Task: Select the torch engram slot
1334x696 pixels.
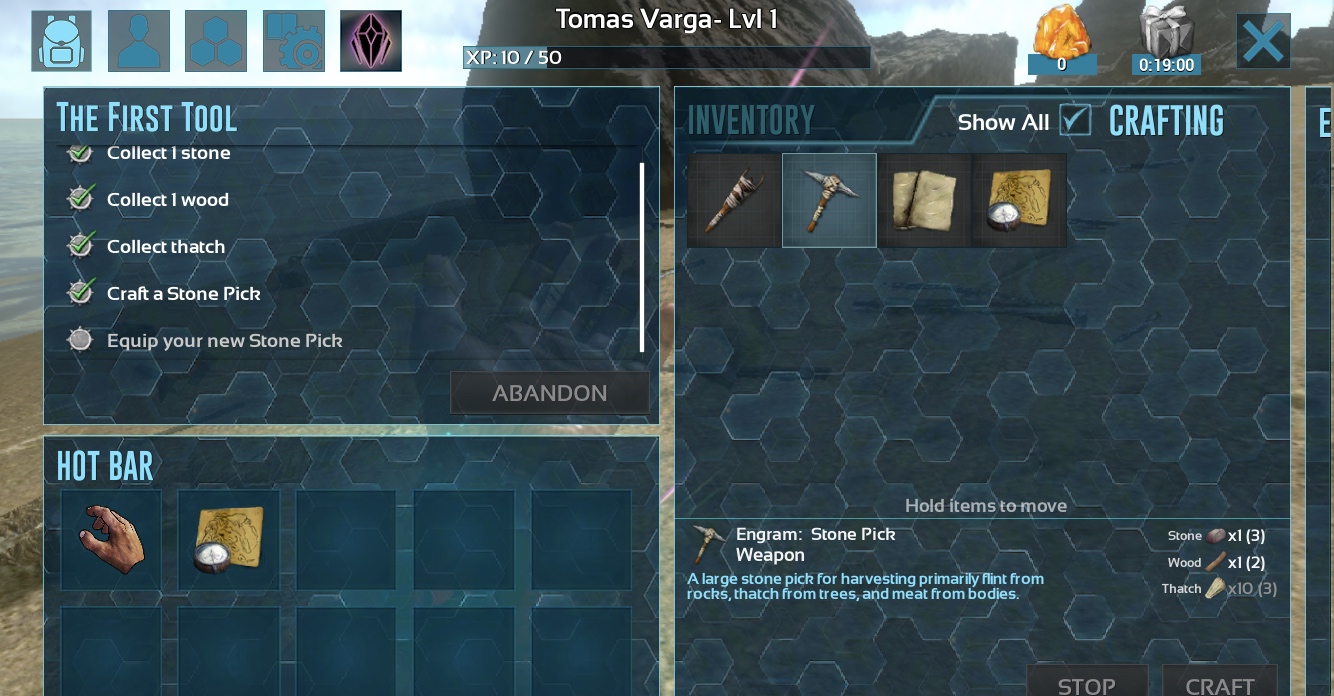Action: tap(733, 200)
